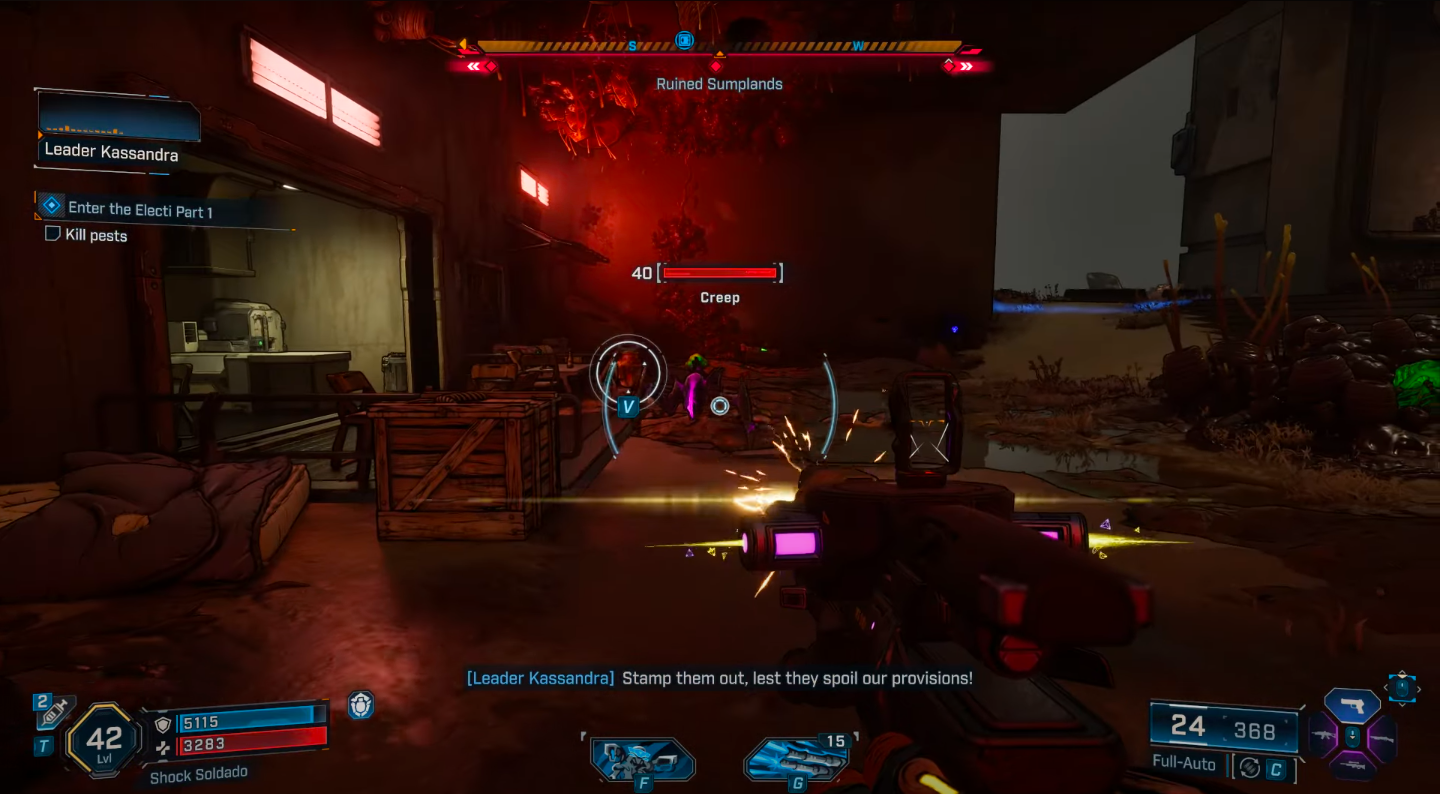Open the Enter the Electi Part 1 quest tracker

click(x=140, y=210)
